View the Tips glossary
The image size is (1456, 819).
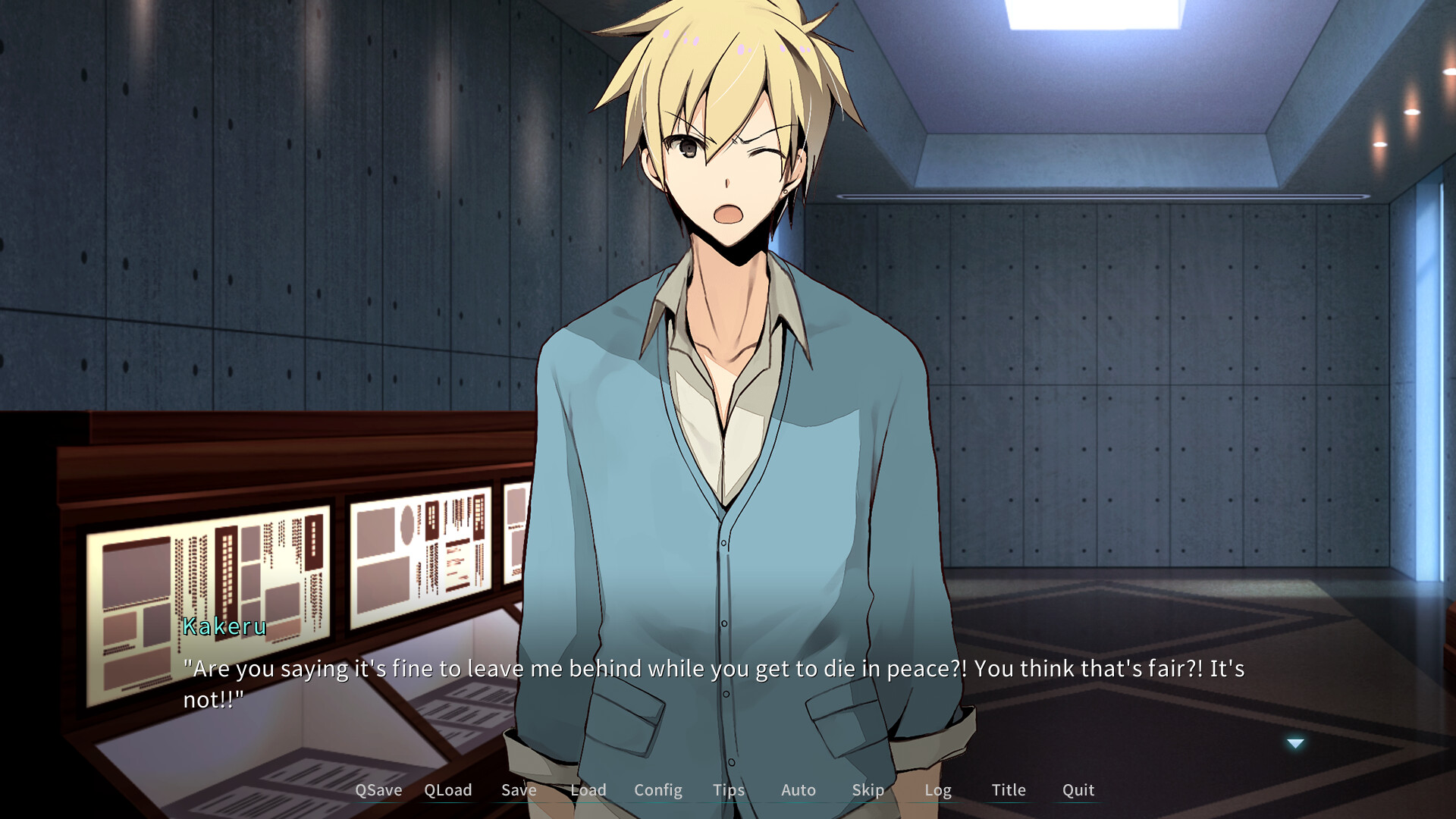[728, 790]
